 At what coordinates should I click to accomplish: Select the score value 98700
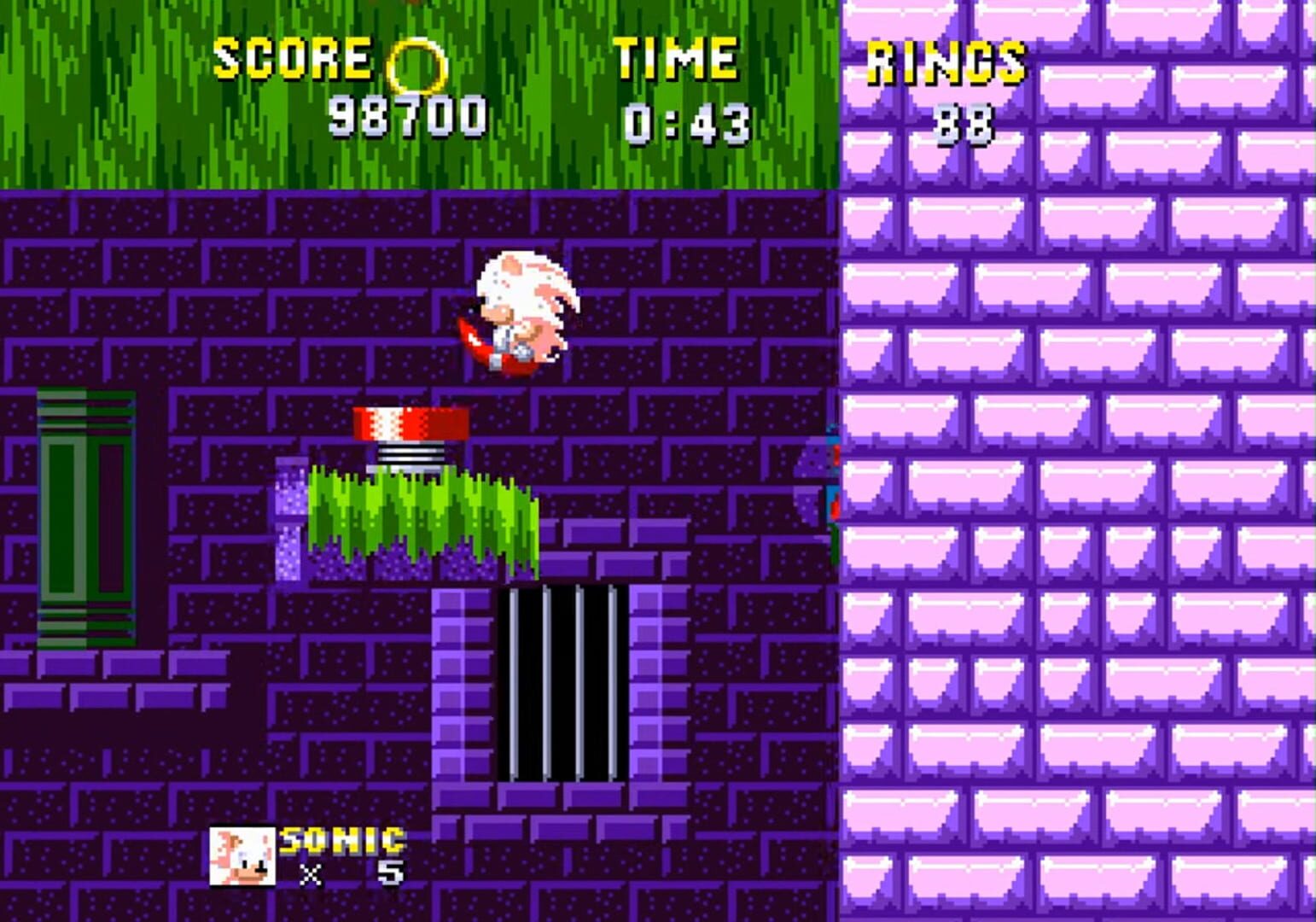click(407, 115)
